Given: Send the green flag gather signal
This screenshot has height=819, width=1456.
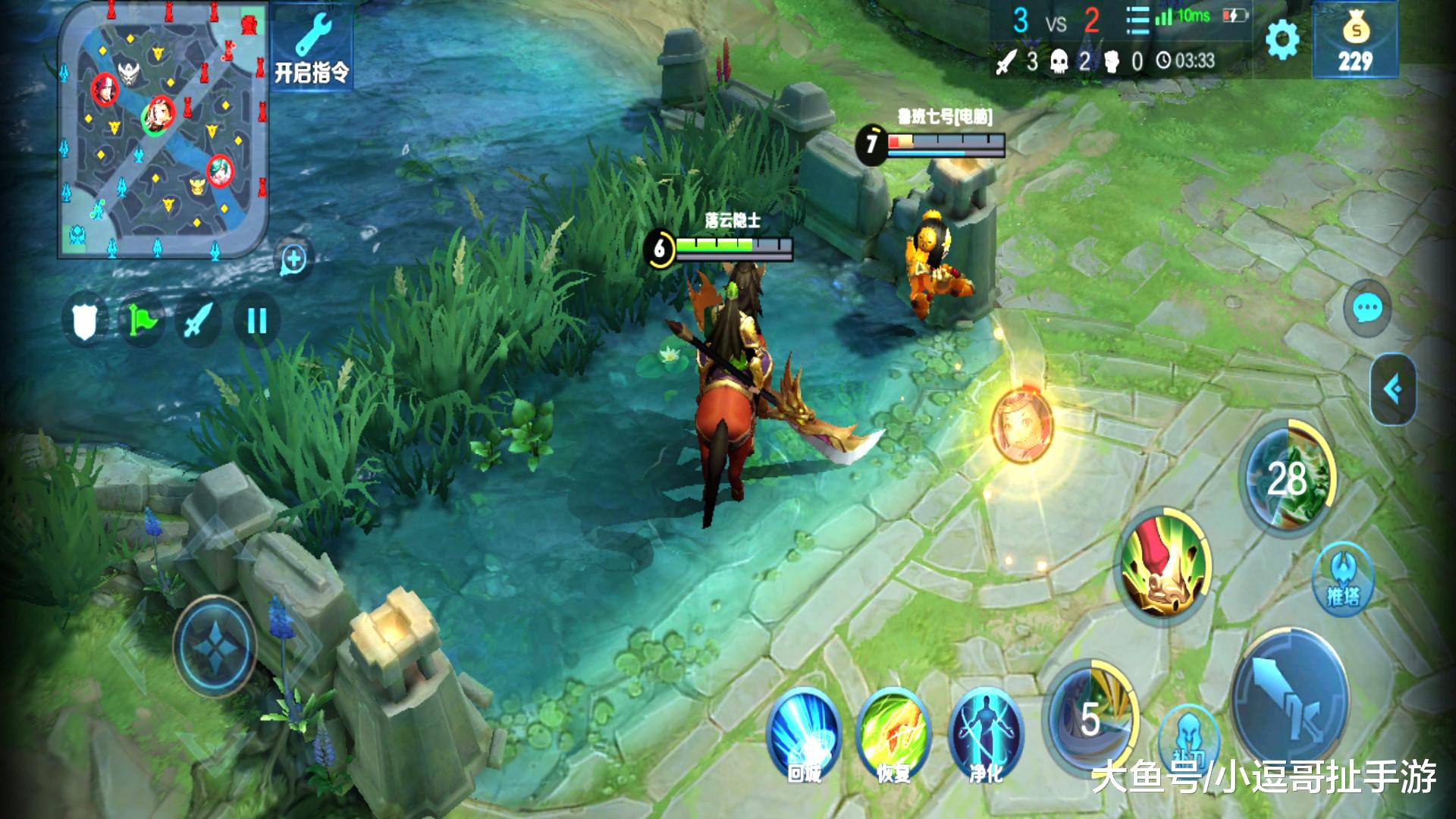Looking at the screenshot, I should (x=142, y=321).
